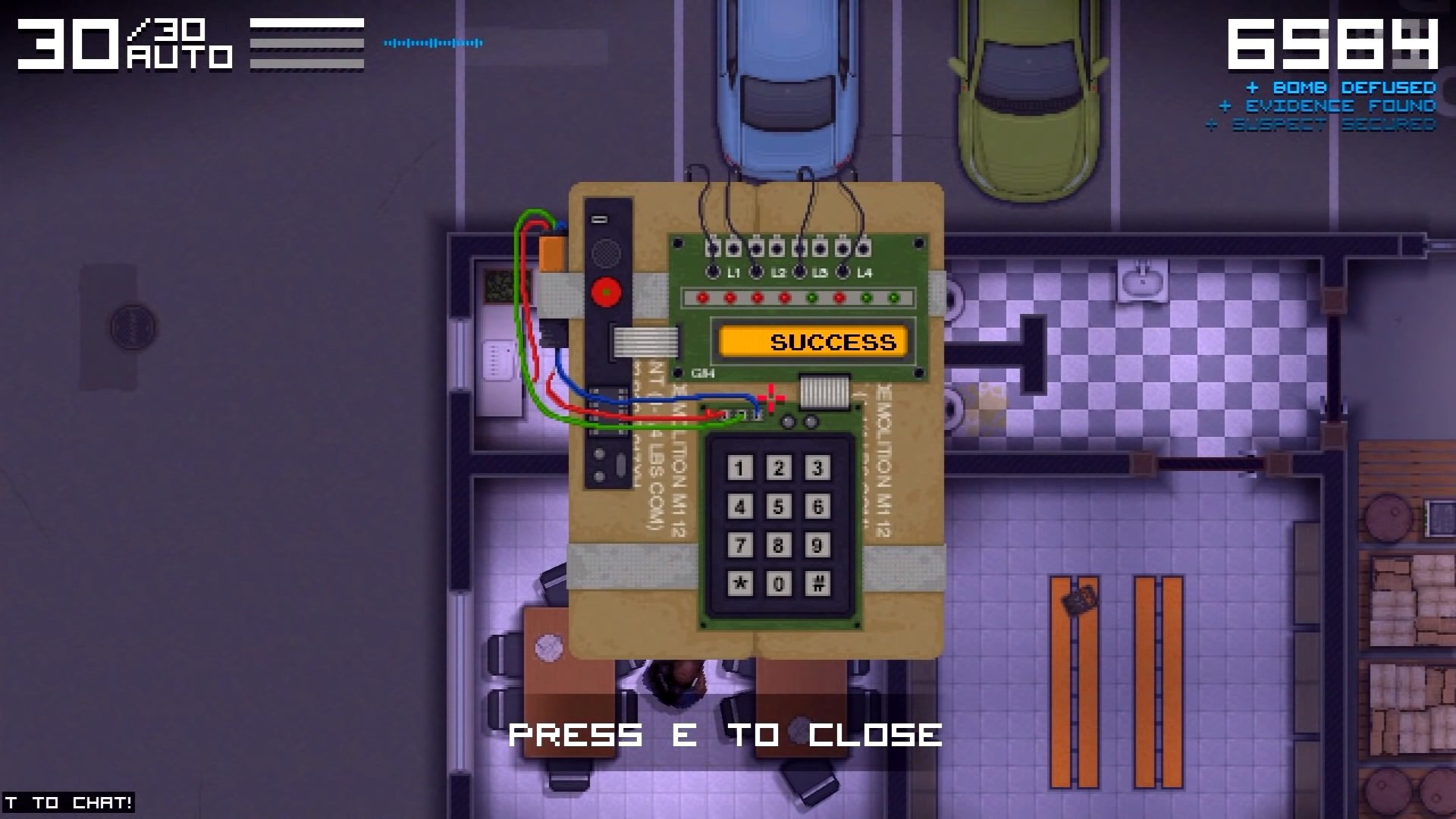Enter digit 8 on the bomb keypad

[779, 545]
